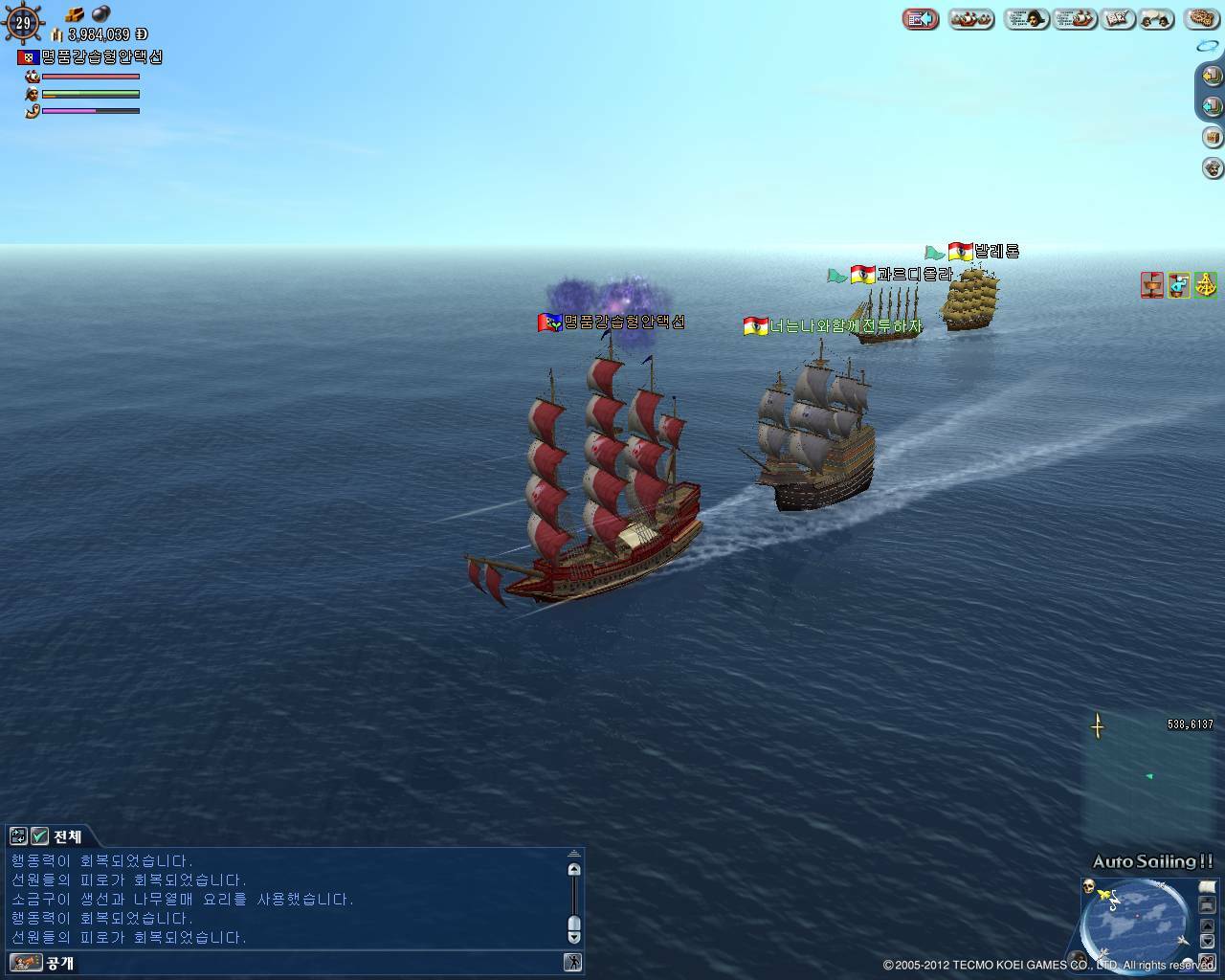Screen dimensions: 1225x980
Task: Click the cyan arrow side panel button
Action: (x=1212, y=106)
